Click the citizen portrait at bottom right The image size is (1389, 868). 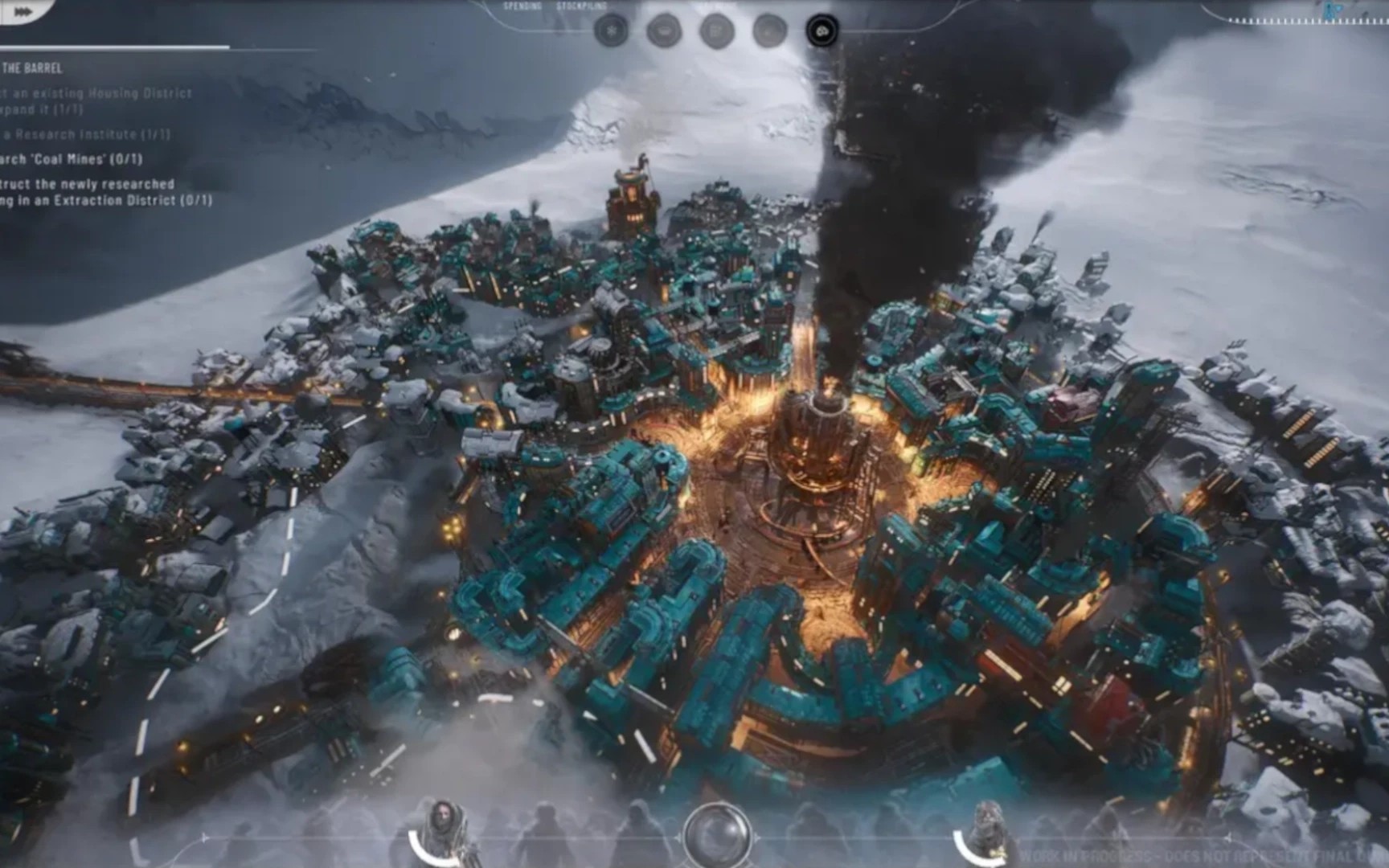[987, 814]
